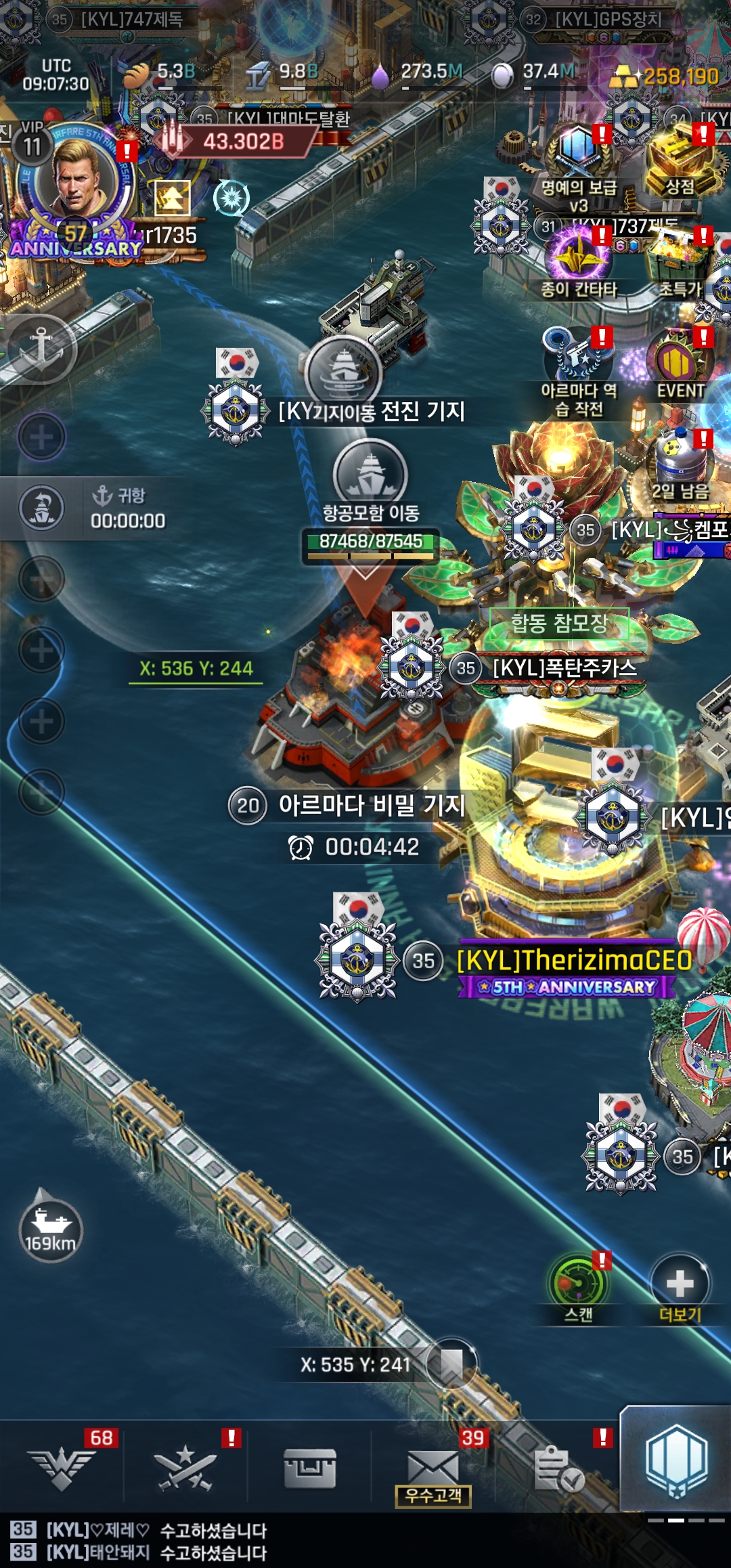Open the alliance wings menu
Screen dimensions: 731x1568
point(62,1468)
